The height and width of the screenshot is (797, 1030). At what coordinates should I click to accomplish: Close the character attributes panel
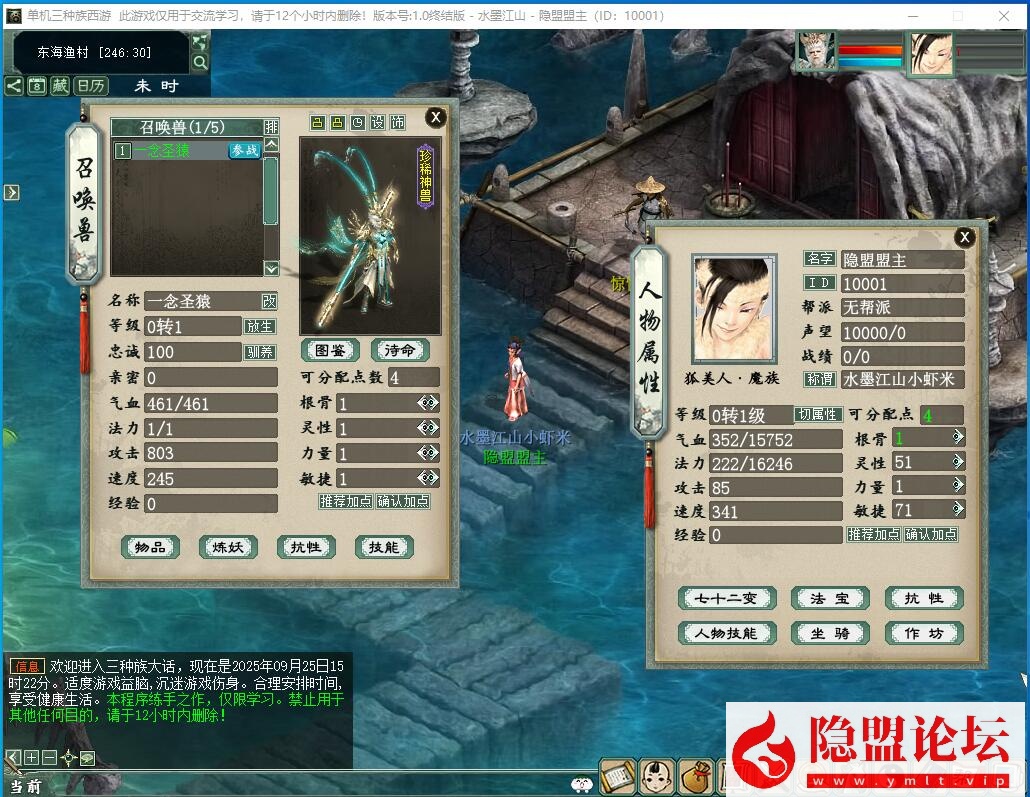pyautogui.click(x=964, y=237)
